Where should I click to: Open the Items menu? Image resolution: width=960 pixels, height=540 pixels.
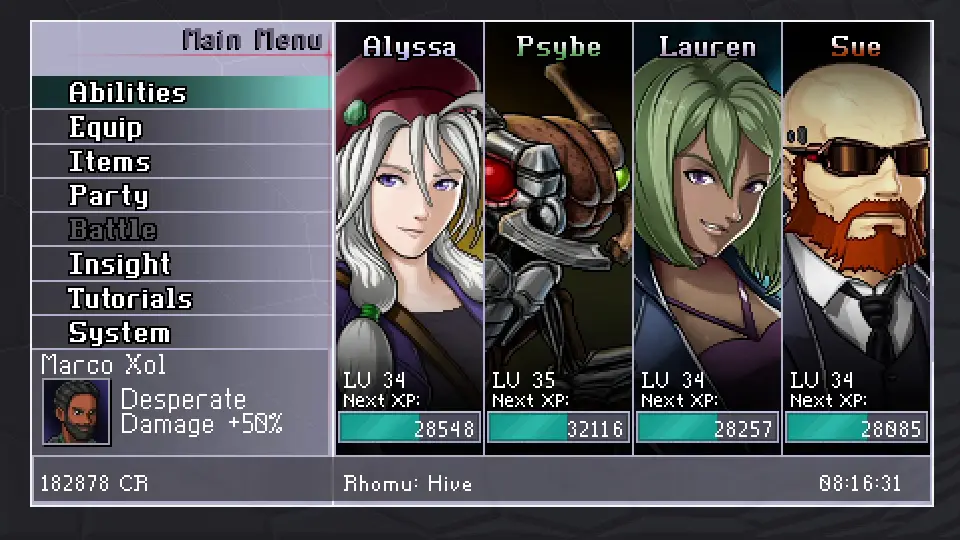pyautogui.click(x=109, y=162)
